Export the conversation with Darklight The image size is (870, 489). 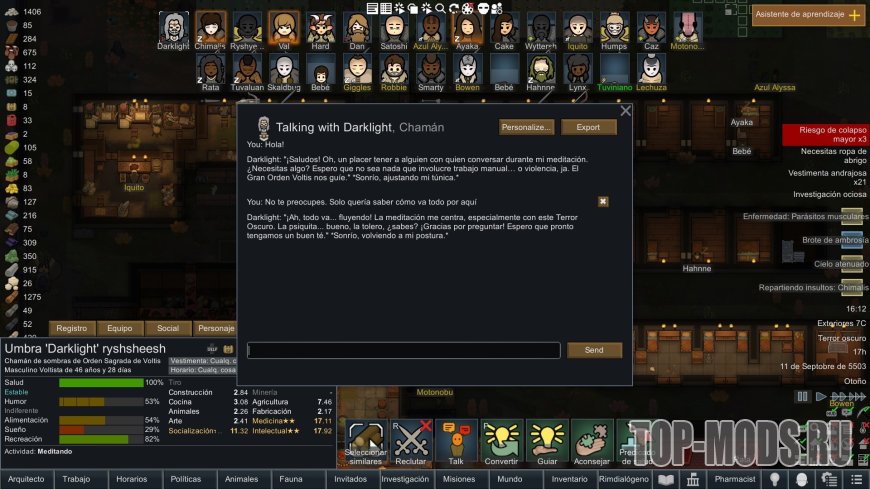coord(588,127)
